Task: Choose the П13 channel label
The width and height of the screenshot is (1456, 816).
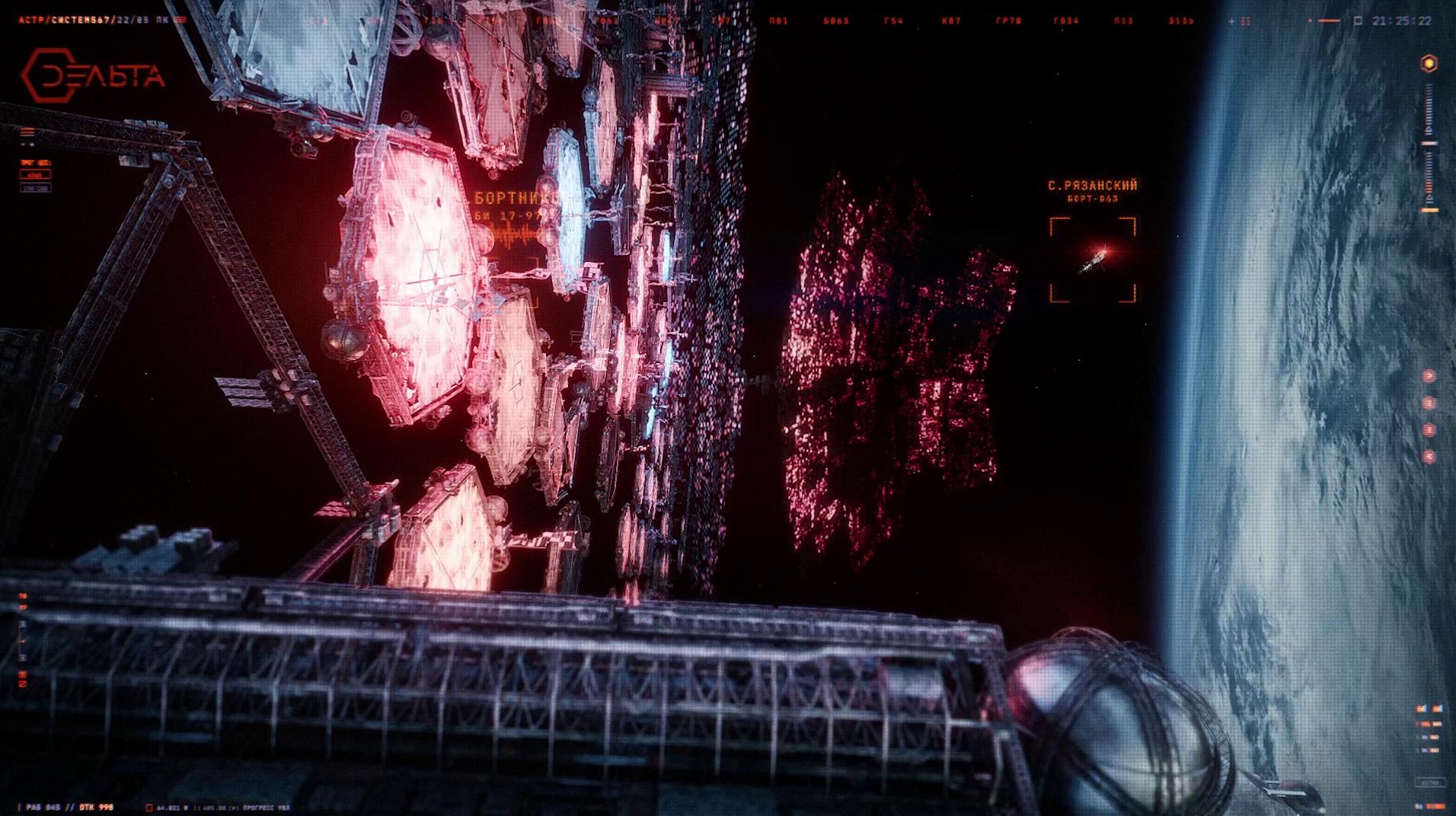Action: tap(1123, 21)
